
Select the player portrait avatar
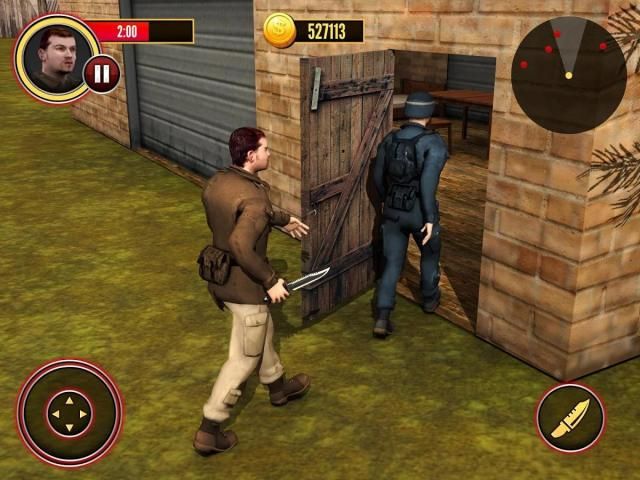[56, 56]
